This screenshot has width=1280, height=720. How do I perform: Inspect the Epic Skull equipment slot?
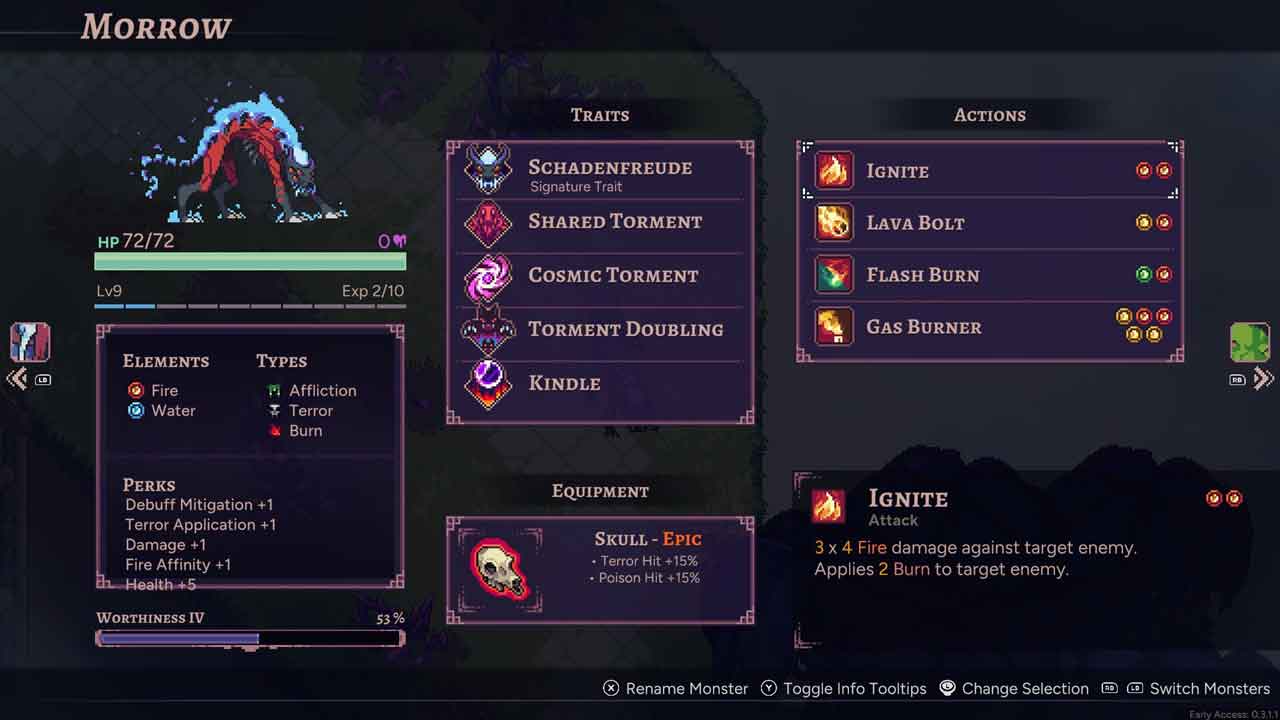click(600, 570)
